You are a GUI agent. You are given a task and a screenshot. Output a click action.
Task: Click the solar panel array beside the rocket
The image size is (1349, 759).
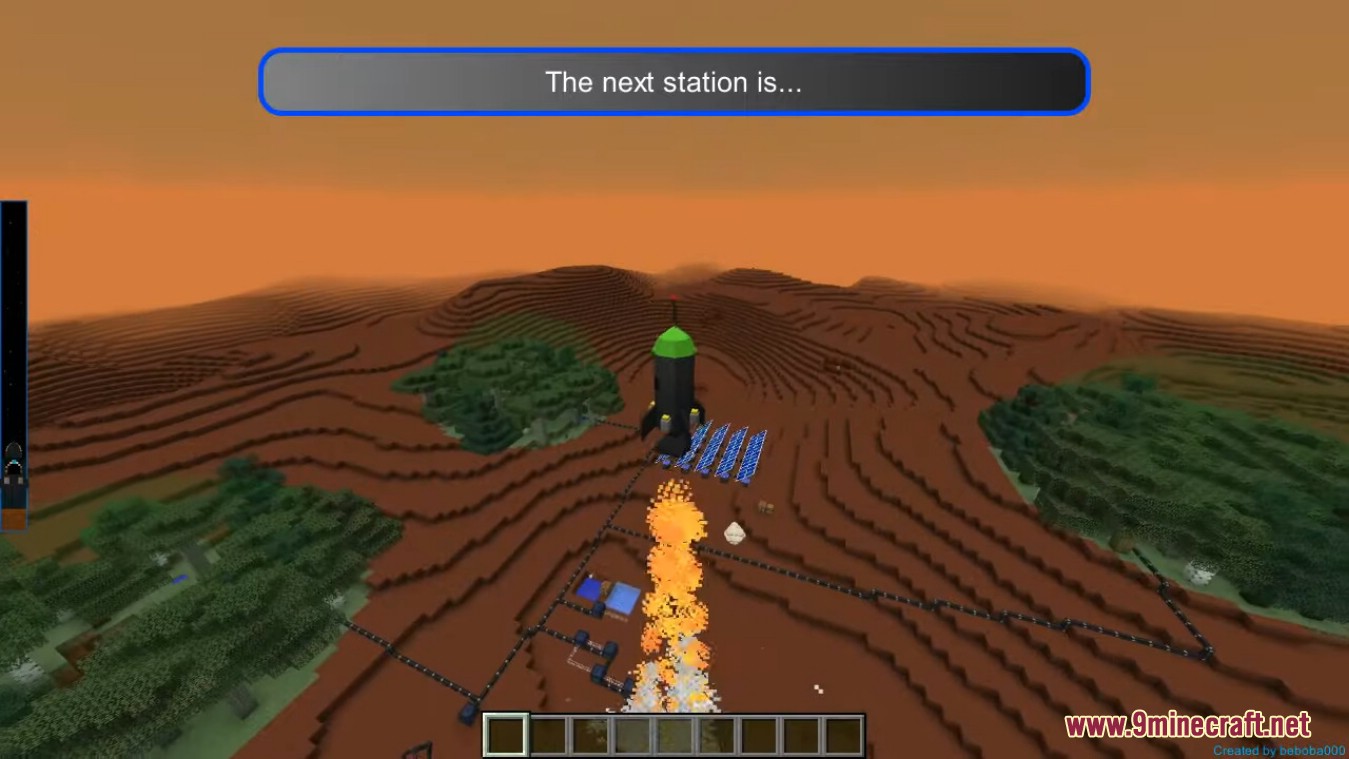(x=725, y=450)
